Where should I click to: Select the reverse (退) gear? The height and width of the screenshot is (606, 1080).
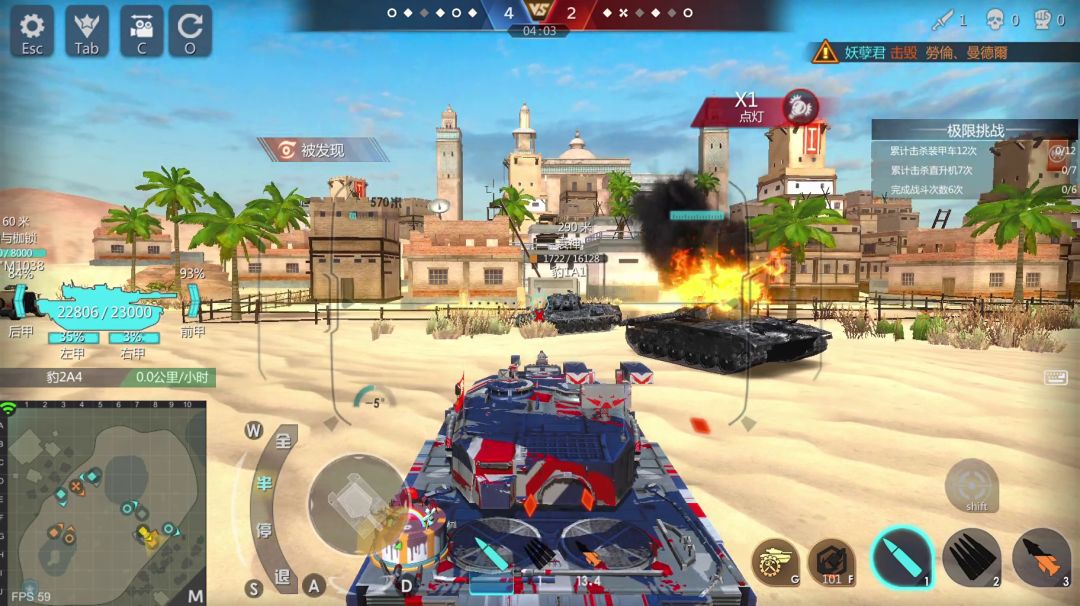click(x=282, y=575)
